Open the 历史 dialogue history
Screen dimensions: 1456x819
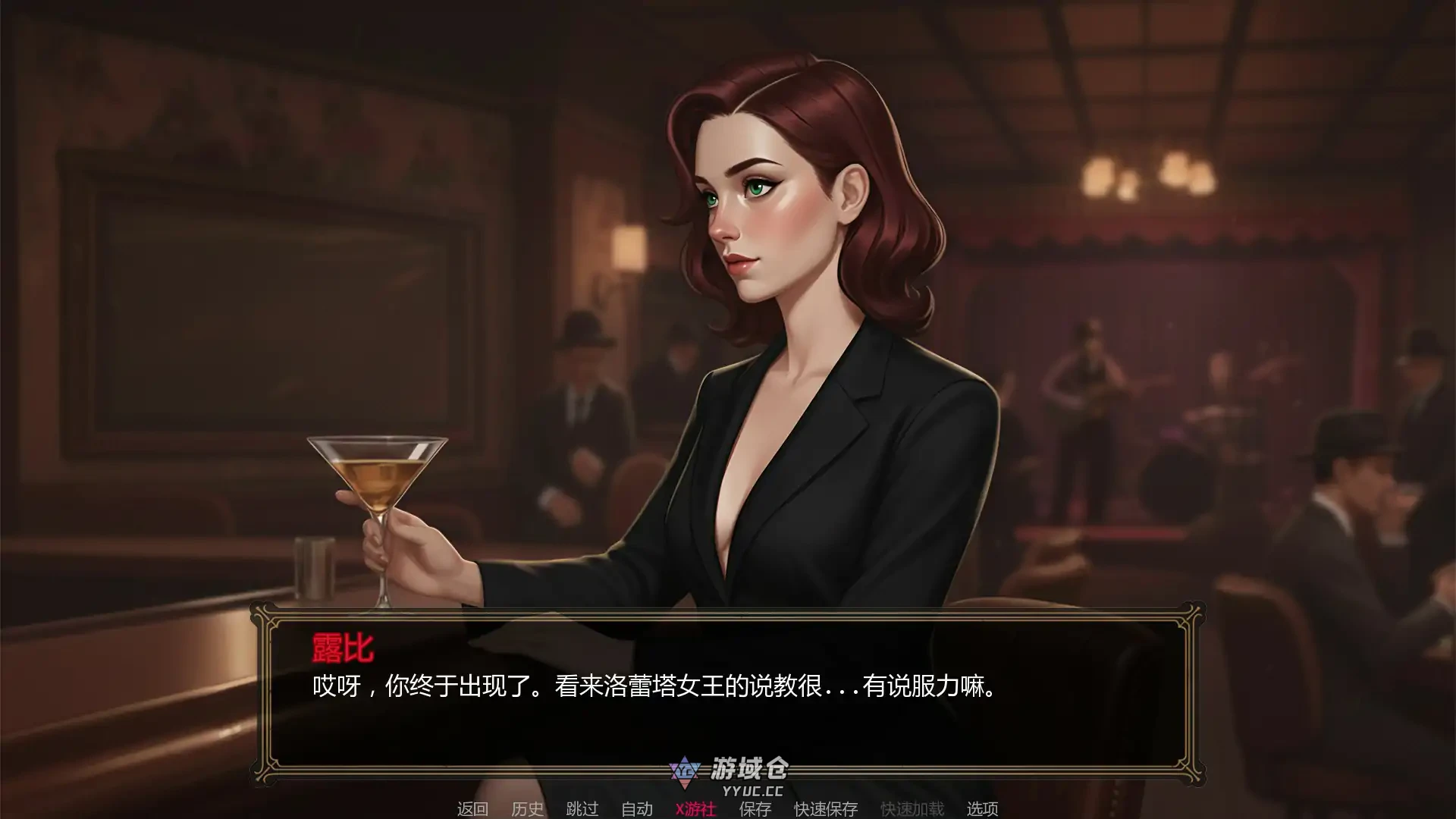click(529, 809)
